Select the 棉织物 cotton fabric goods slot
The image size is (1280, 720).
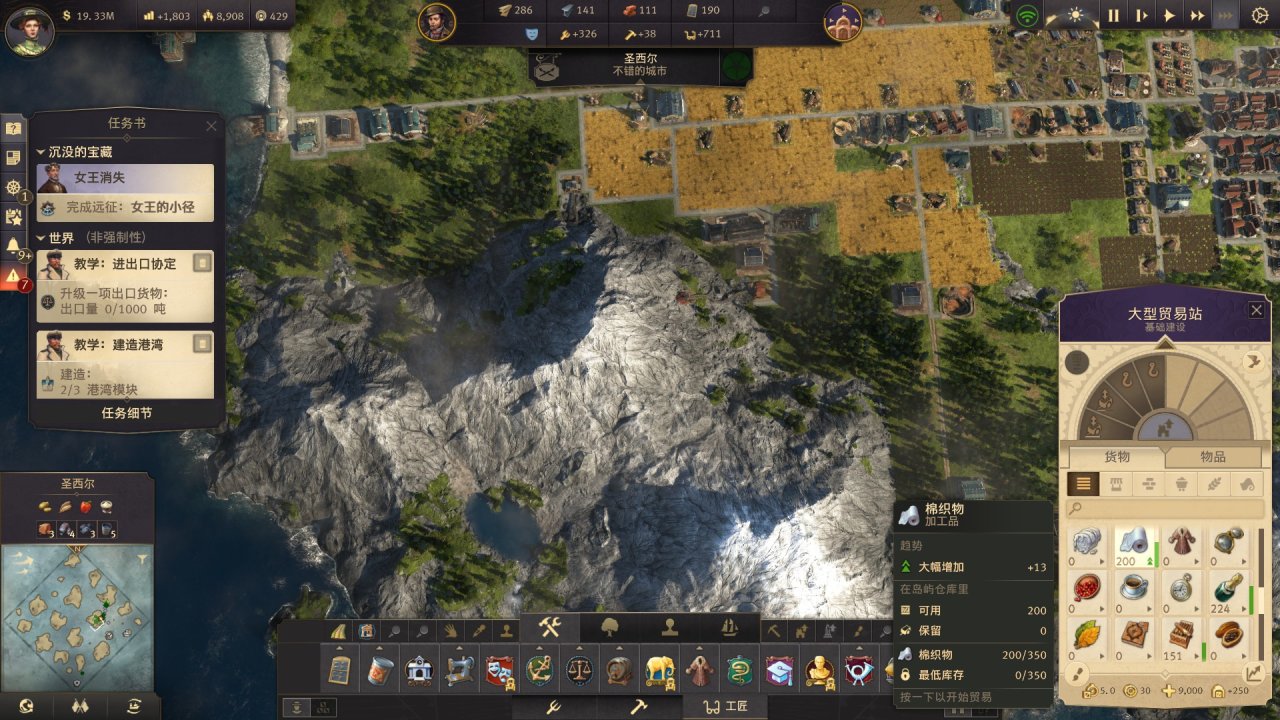coord(1134,546)
